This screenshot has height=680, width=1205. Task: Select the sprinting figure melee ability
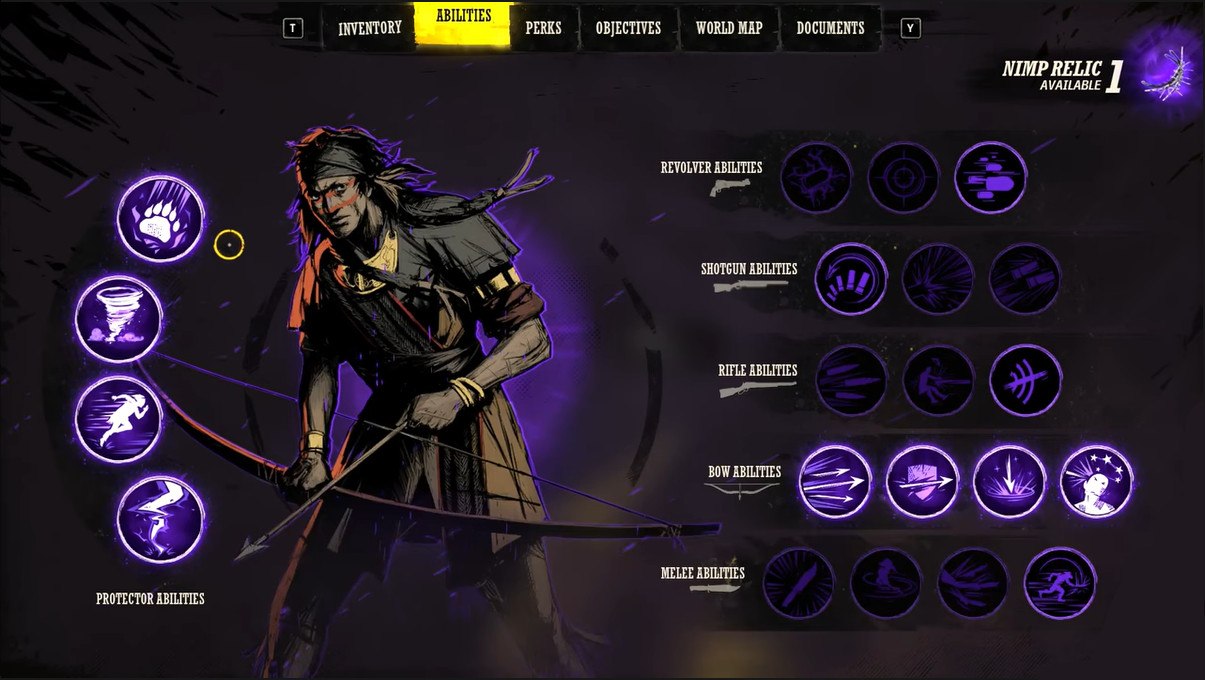pos(1060,583)
